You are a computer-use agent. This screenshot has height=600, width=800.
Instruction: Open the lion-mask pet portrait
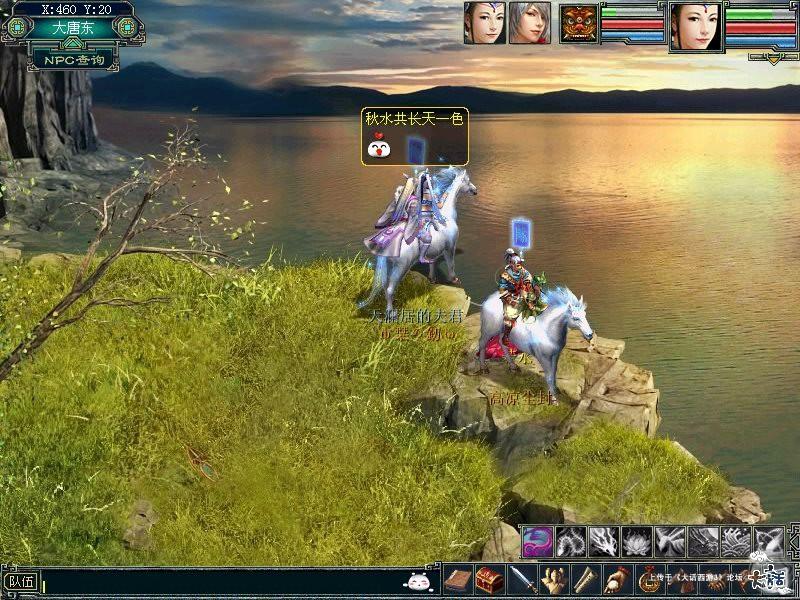[x=578, y=23]
